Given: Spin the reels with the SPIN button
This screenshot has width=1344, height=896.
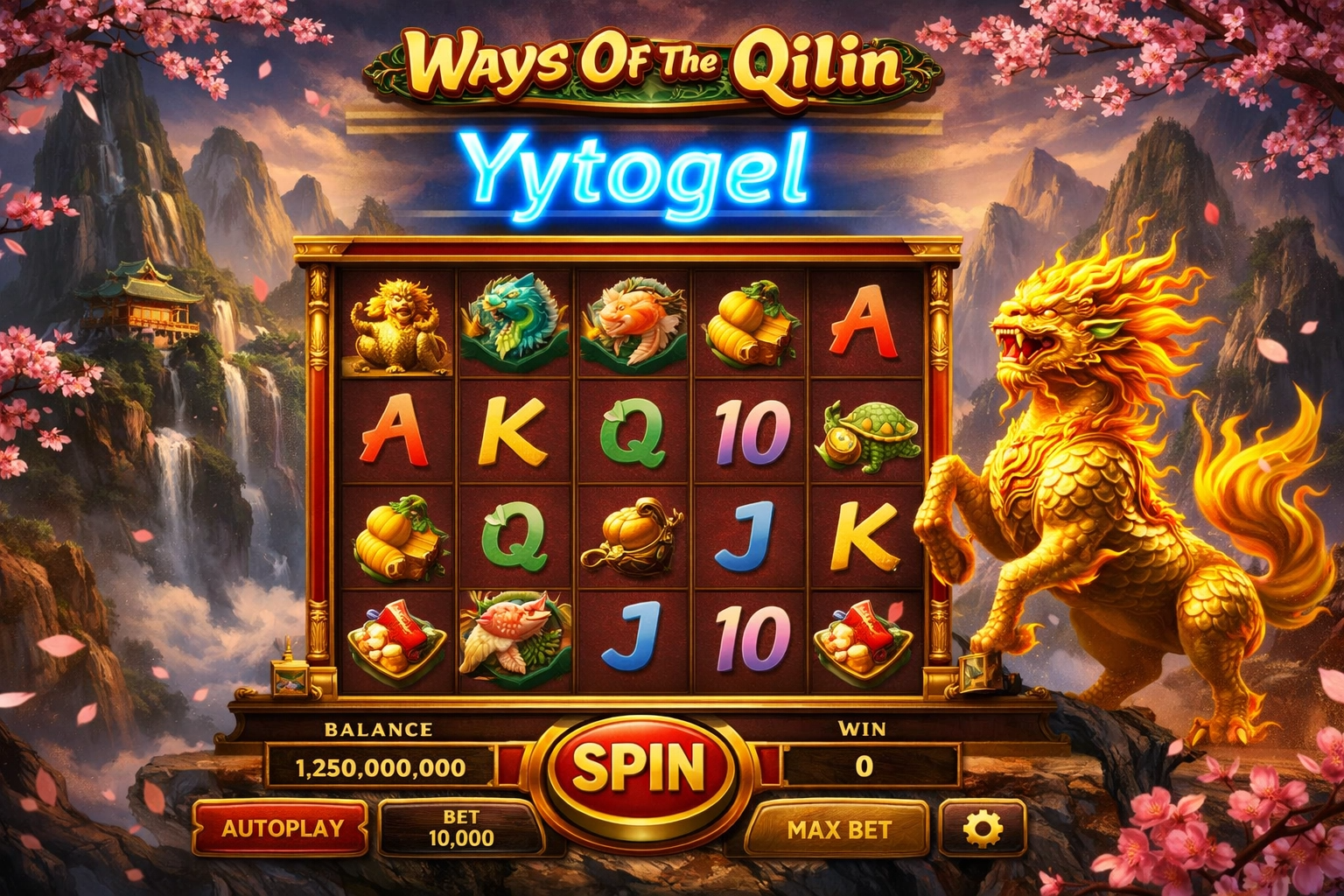Looking at the screenshot, I should point(639,767).
